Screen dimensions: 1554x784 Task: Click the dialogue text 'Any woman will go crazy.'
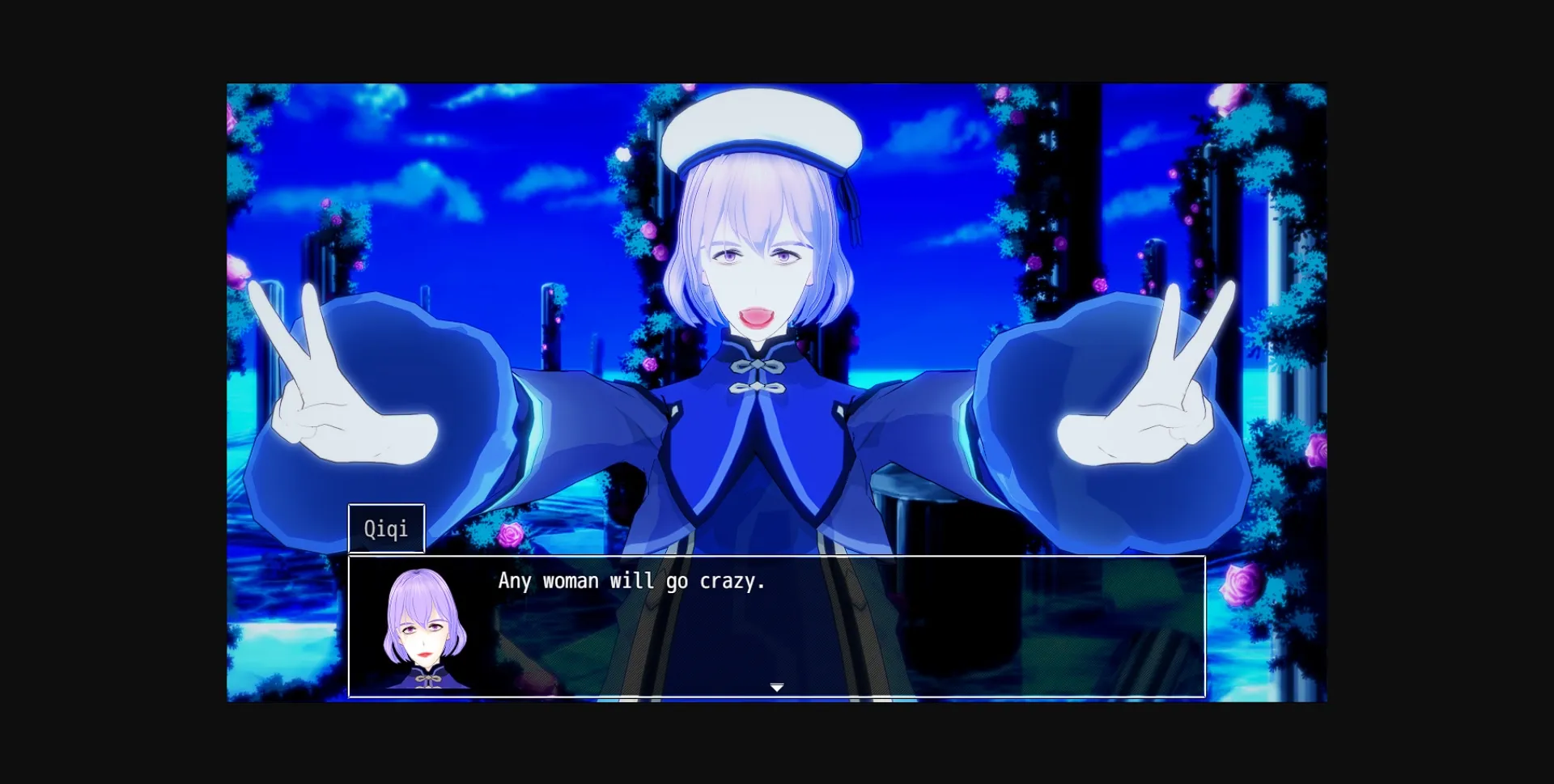[631, 580]
